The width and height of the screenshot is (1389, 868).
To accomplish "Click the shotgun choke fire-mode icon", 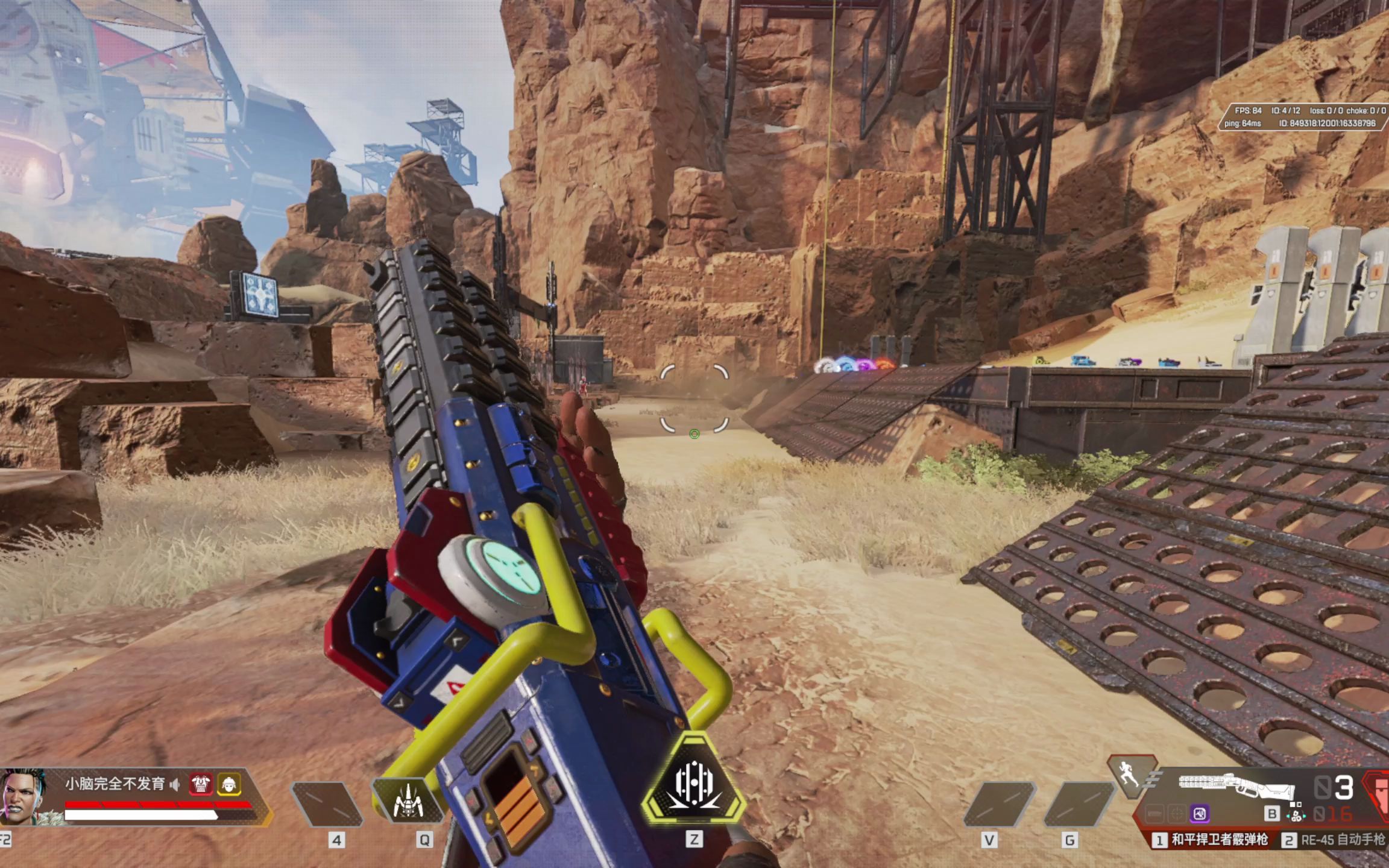I will [1296, 816].
